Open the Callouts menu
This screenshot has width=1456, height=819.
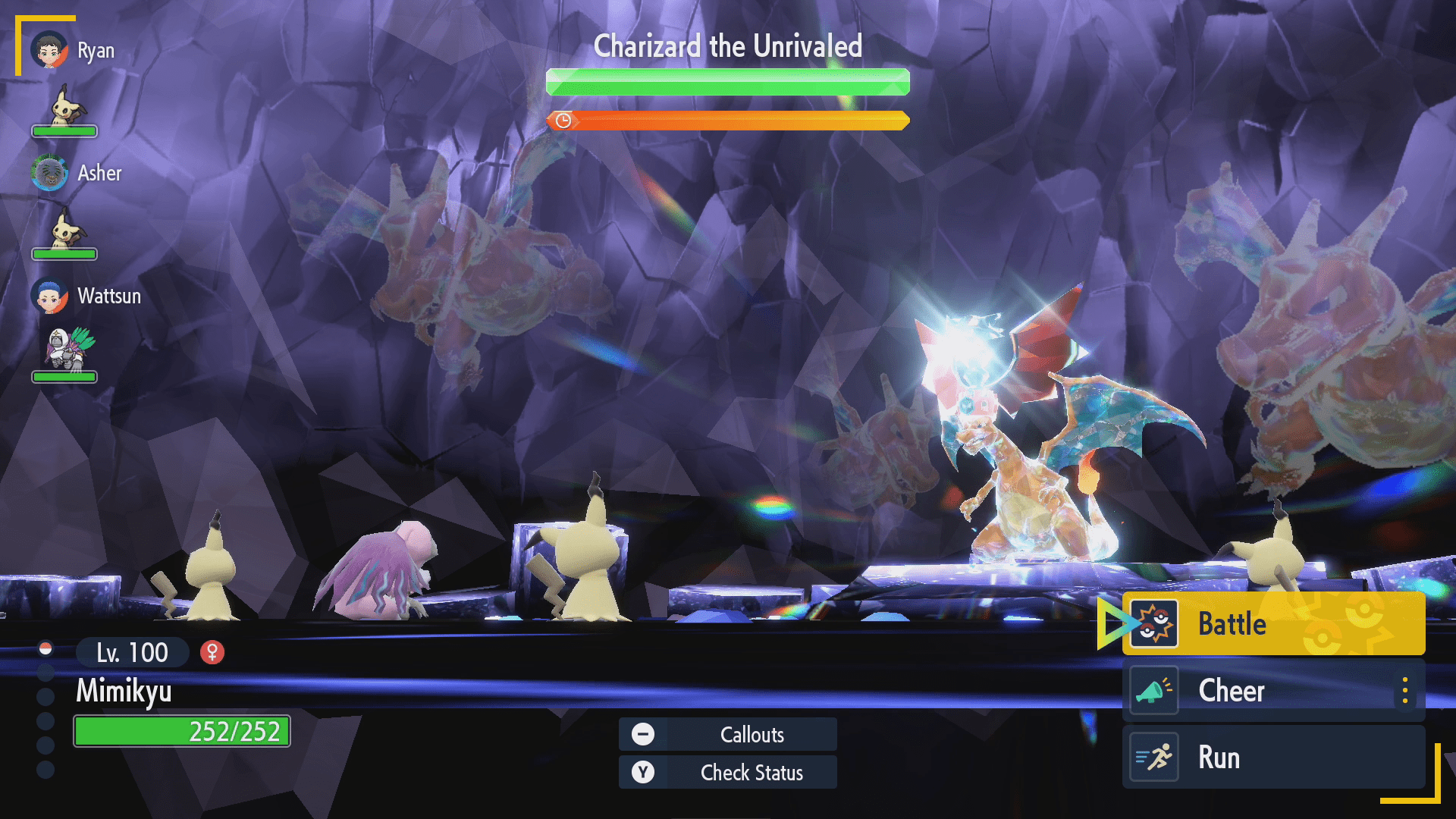point(728,734)
